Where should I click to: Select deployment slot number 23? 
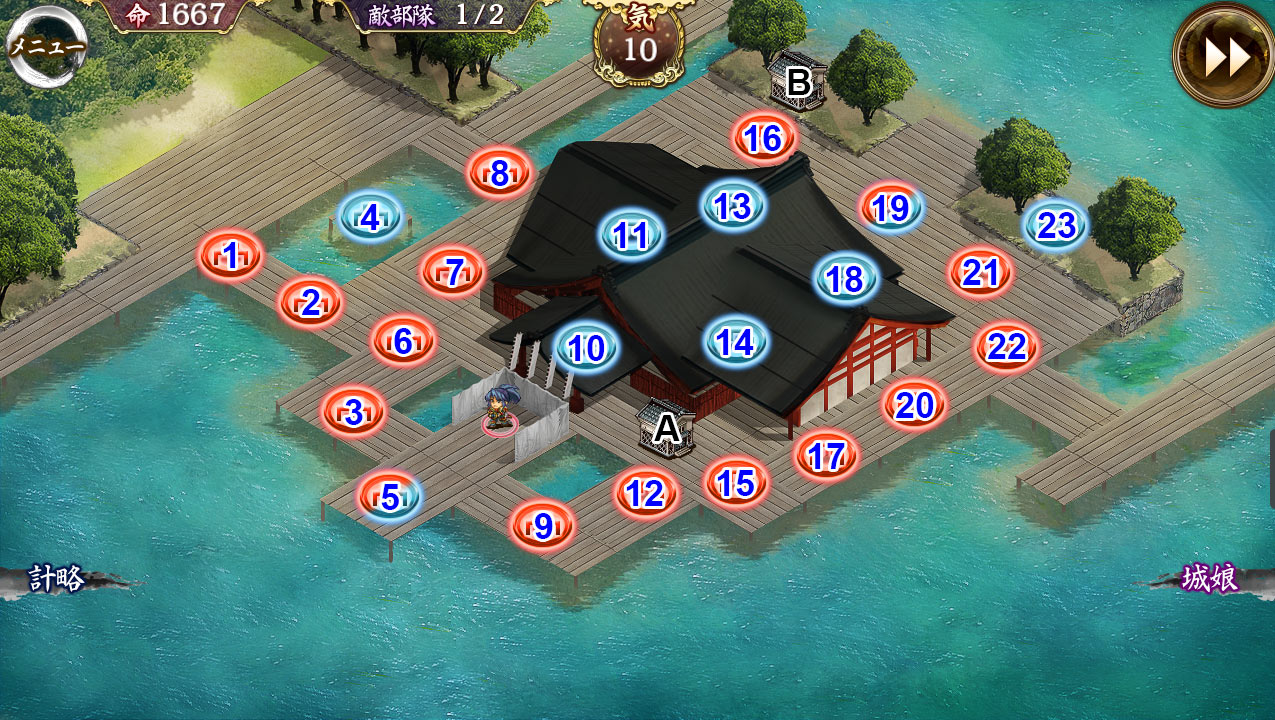[1055, 226]
